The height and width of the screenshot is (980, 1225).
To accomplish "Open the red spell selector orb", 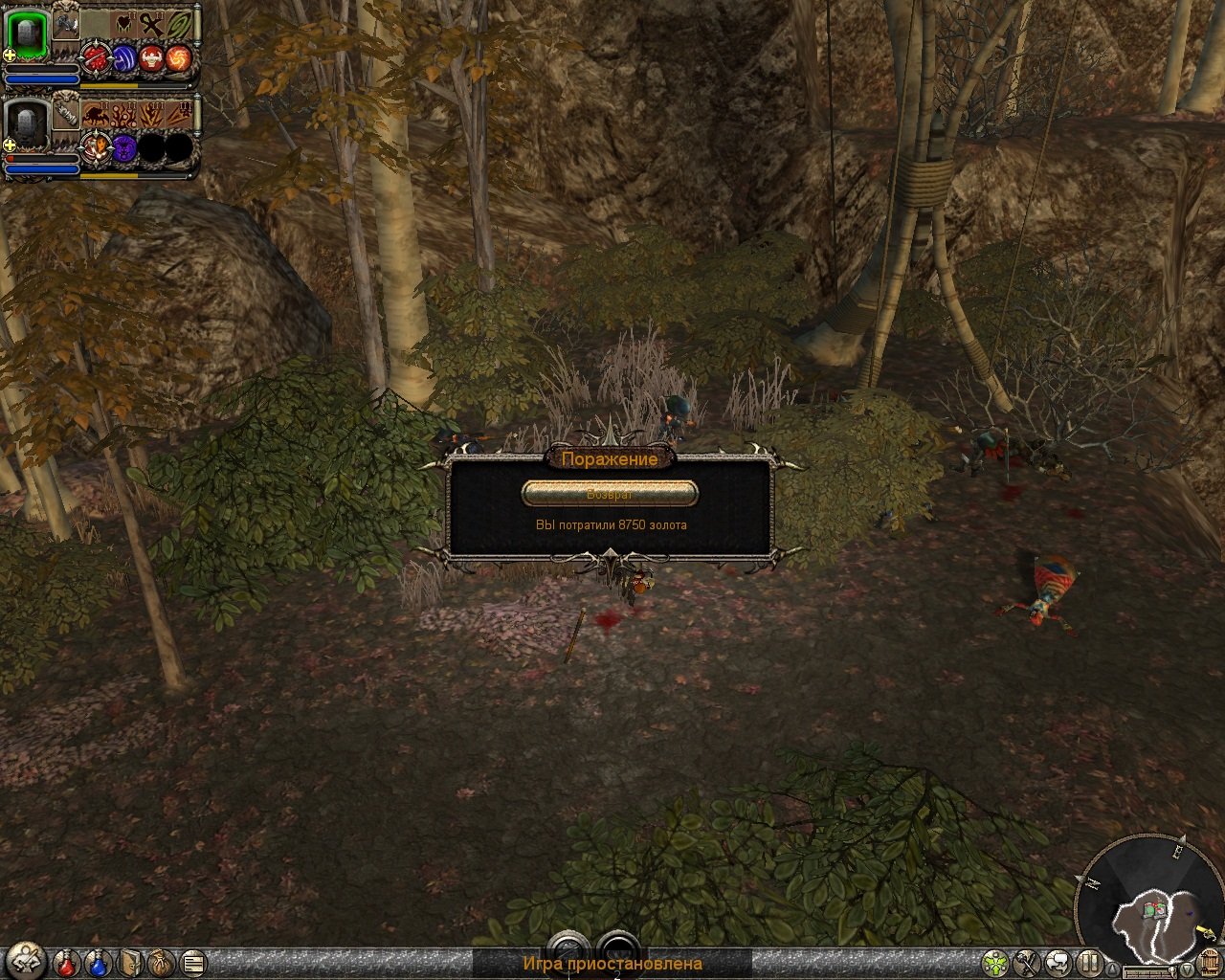I will click(x=96, y=57).
